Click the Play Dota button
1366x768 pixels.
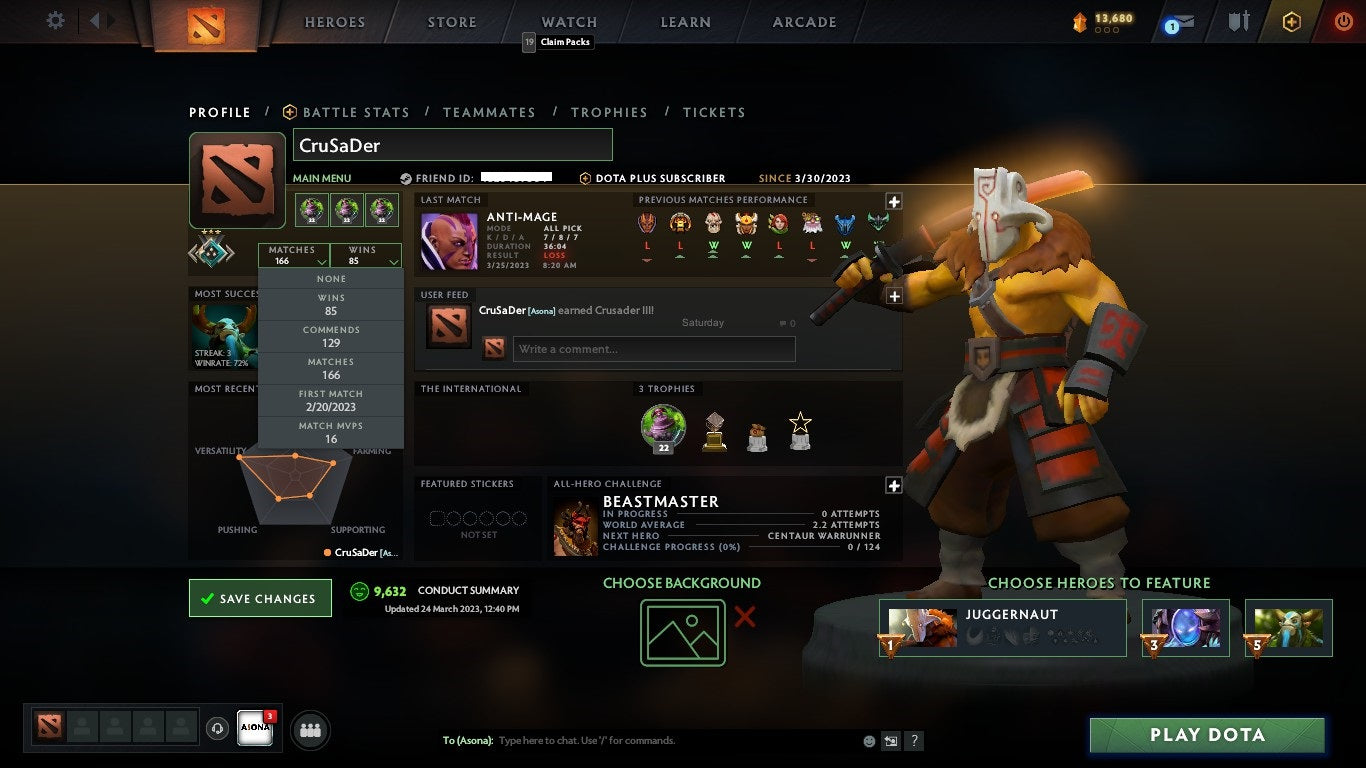click(1207, 734)
